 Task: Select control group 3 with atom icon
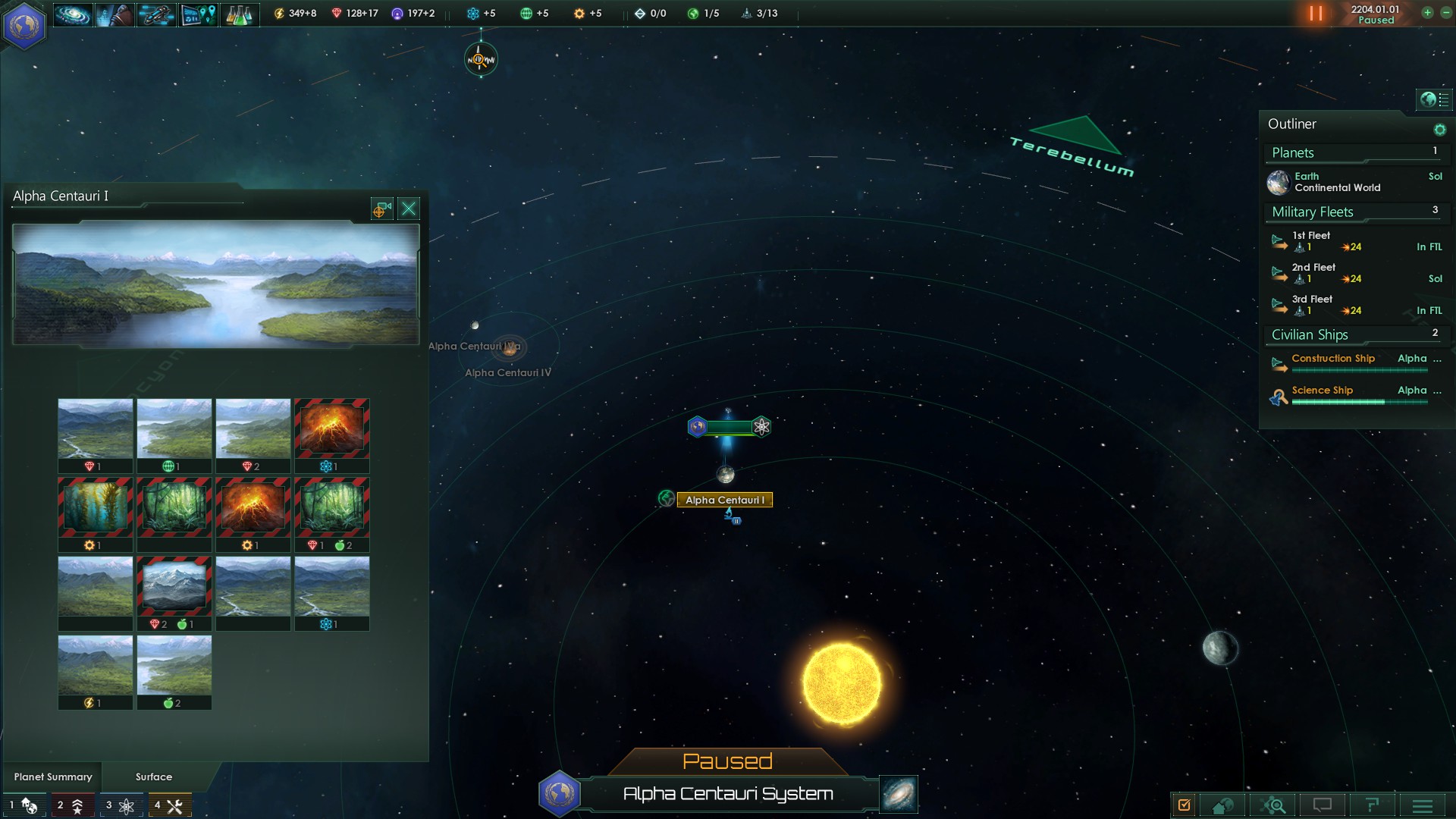[121, 805]
